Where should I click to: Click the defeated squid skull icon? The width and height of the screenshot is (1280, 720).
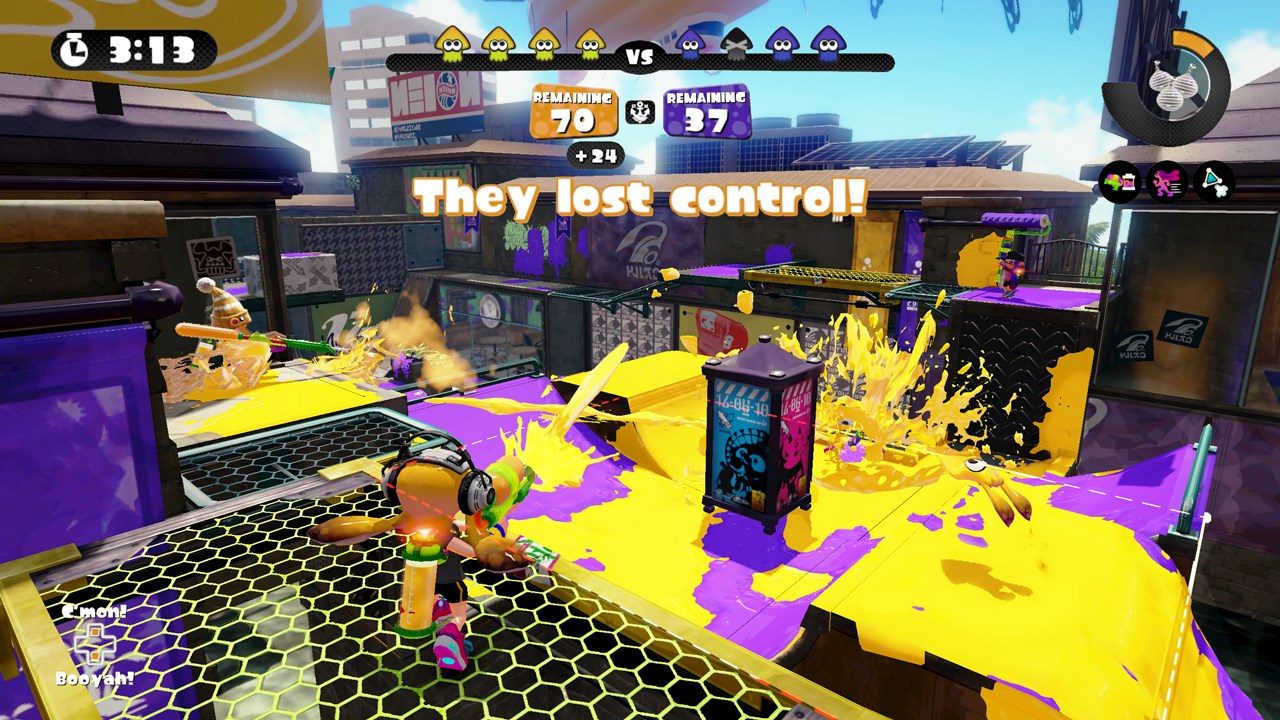point(737,45)
